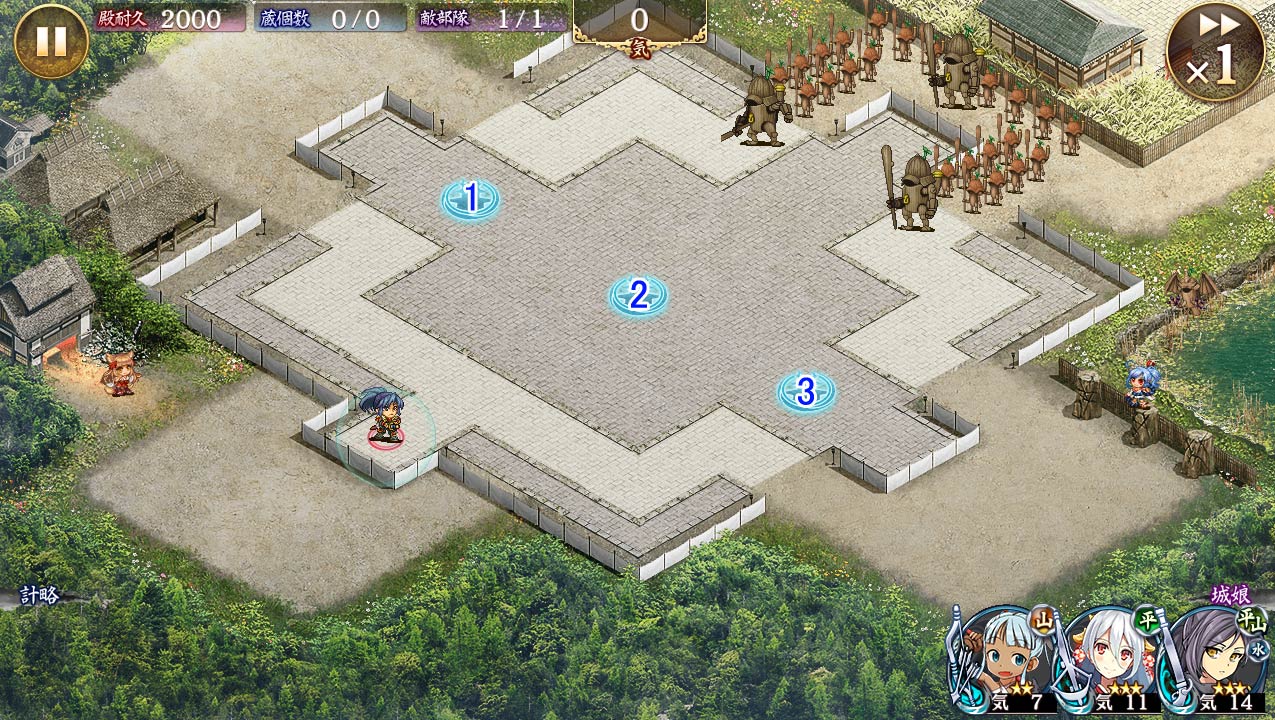
Task: Pick deployment marker number 3
Action: click(x=806, y=391)
